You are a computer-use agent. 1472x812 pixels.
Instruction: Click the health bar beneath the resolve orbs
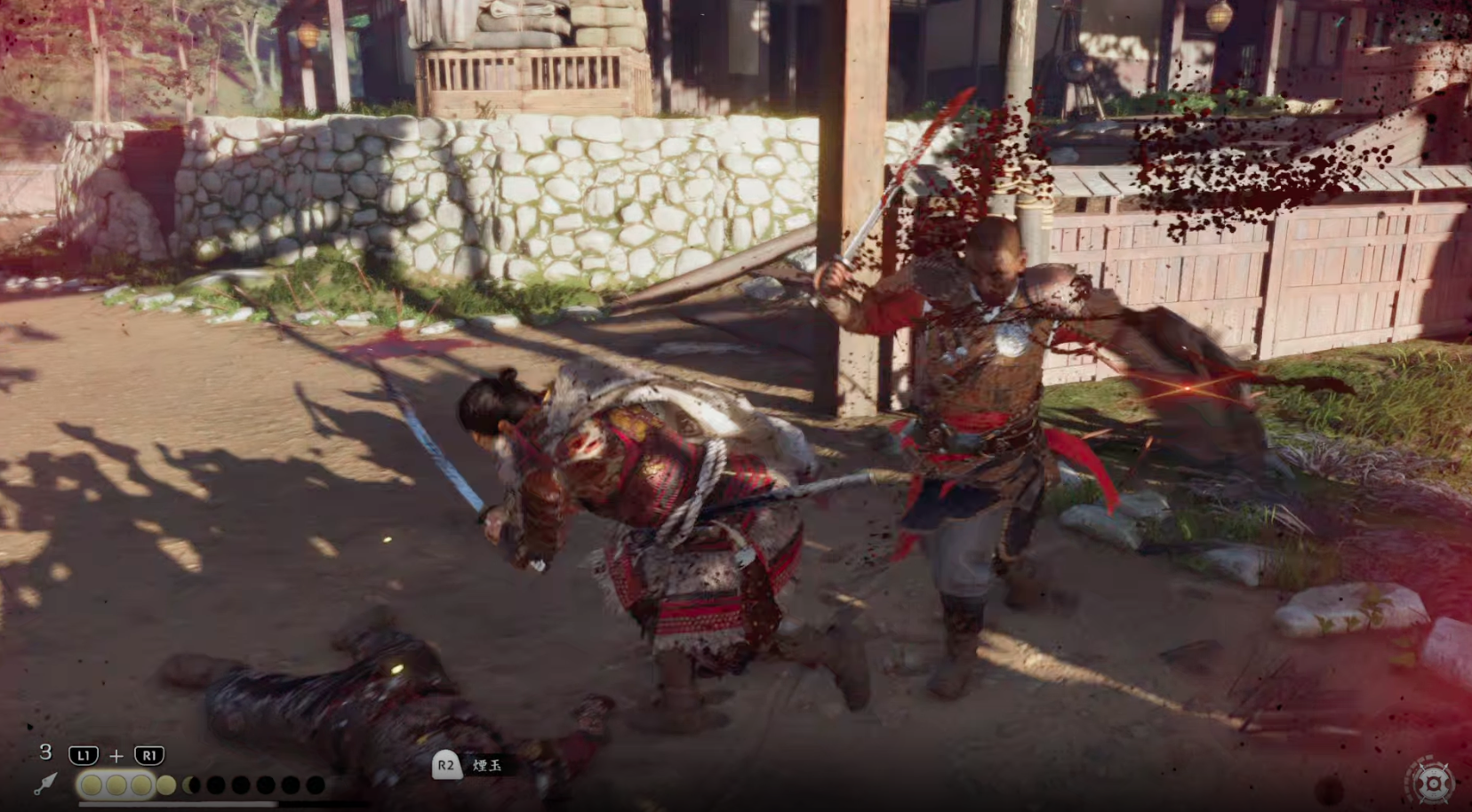tap(178, 802)
